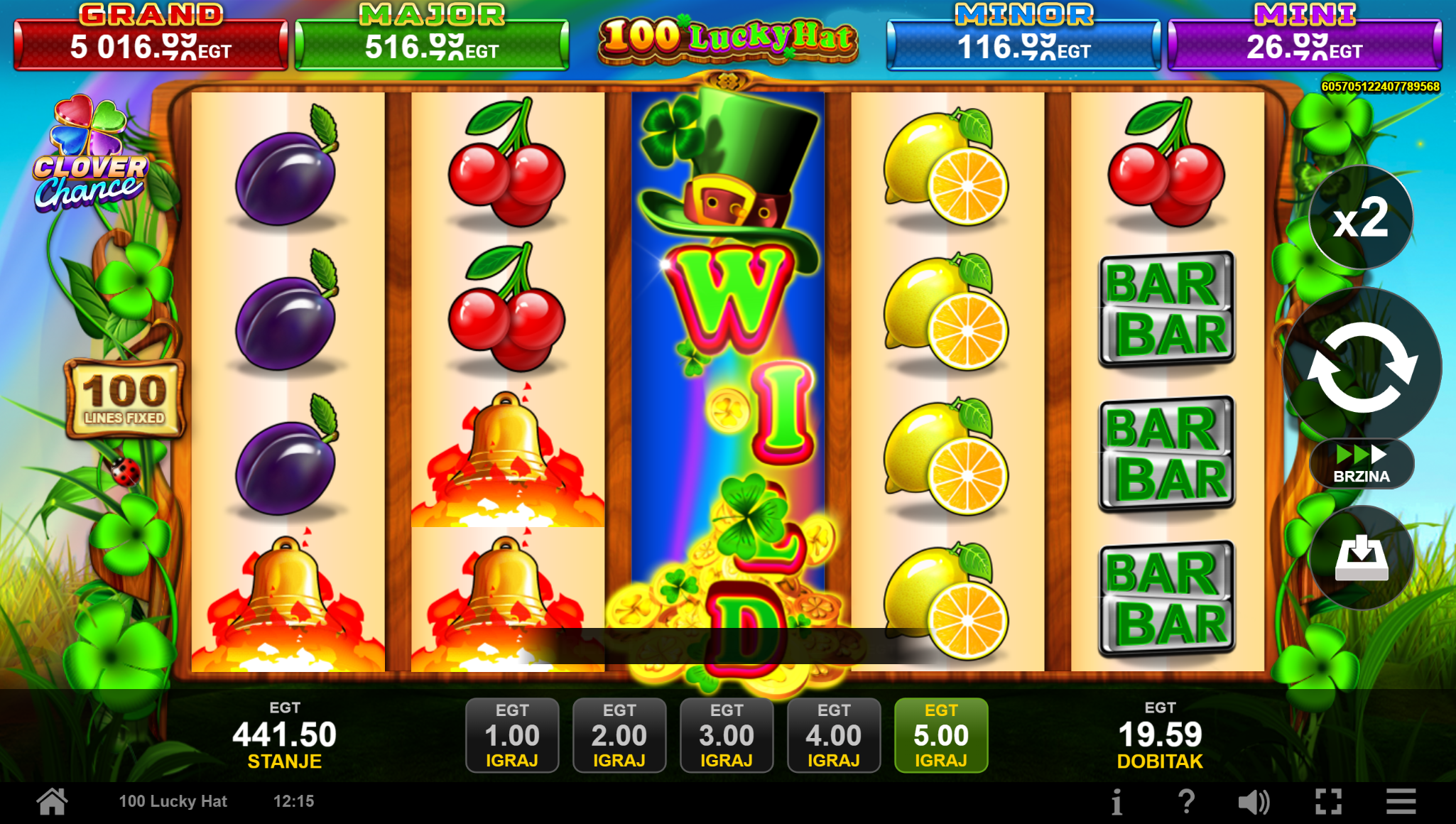The image size is (1456, 824).
Task: Go to the home lobby icon
Action: pyautogui.click(x=53, y=802)
